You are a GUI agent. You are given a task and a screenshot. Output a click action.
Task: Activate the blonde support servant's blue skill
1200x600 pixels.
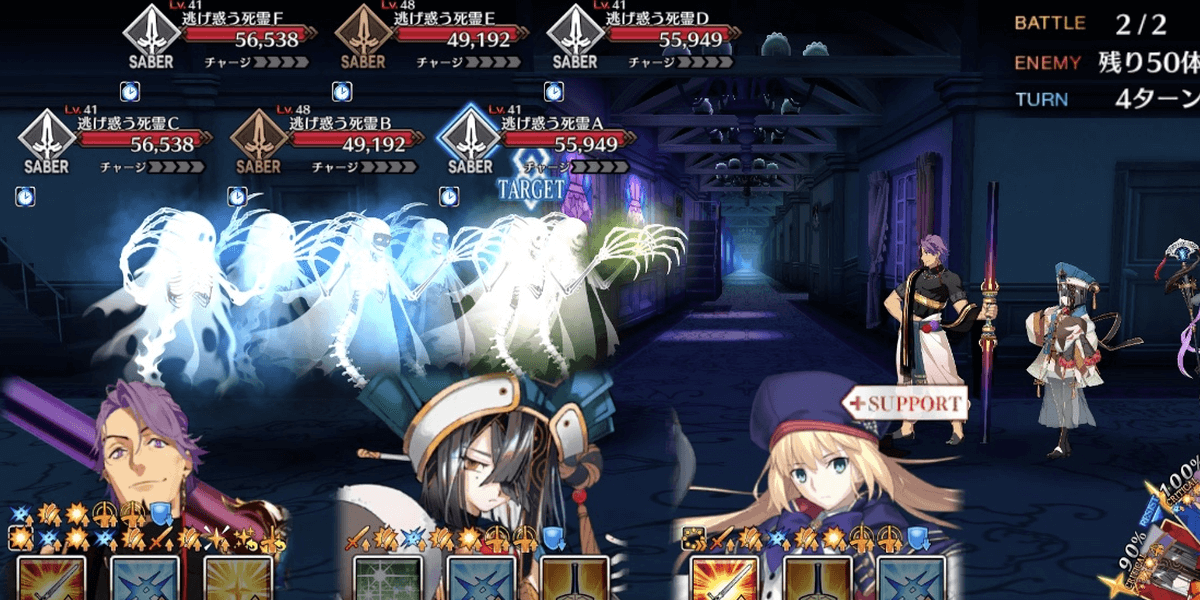click(x=911, y=580)
